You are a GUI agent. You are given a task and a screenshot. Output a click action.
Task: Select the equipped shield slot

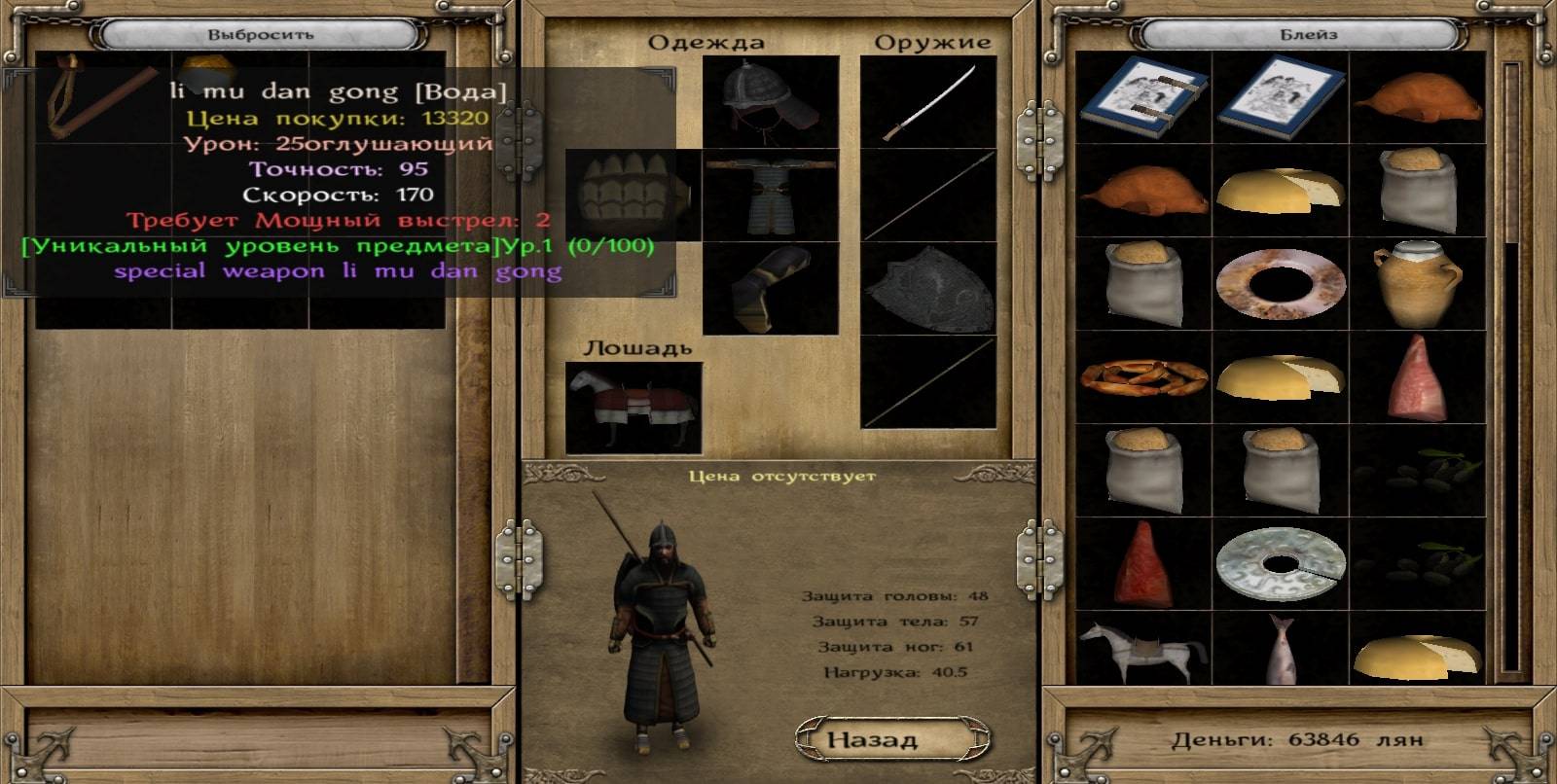928,288
